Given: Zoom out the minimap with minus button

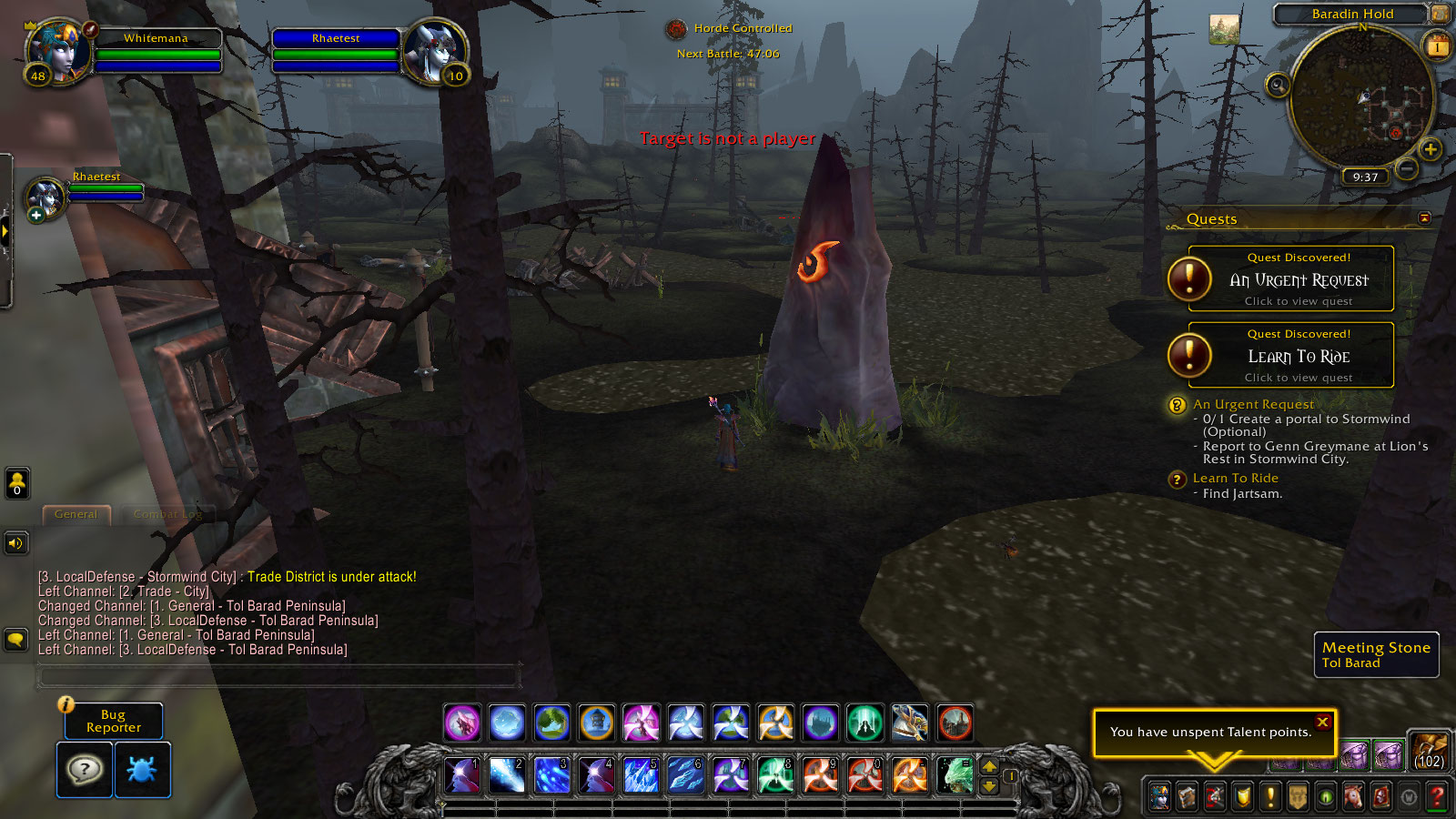Looking at the screenshot, I should coord(1407,168).
